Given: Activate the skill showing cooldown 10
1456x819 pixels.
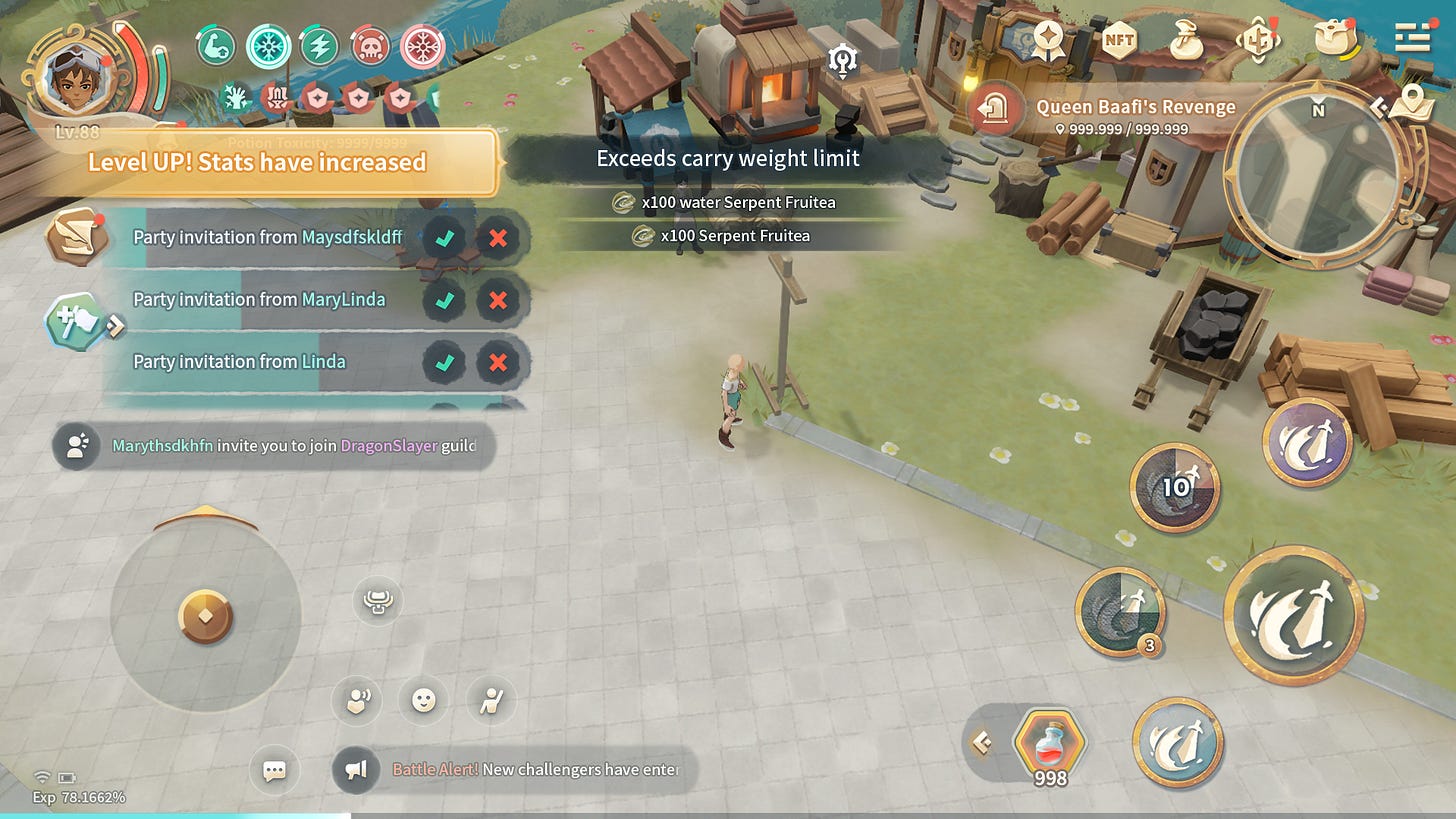Looking at the screenshot, I should 1175,487.
